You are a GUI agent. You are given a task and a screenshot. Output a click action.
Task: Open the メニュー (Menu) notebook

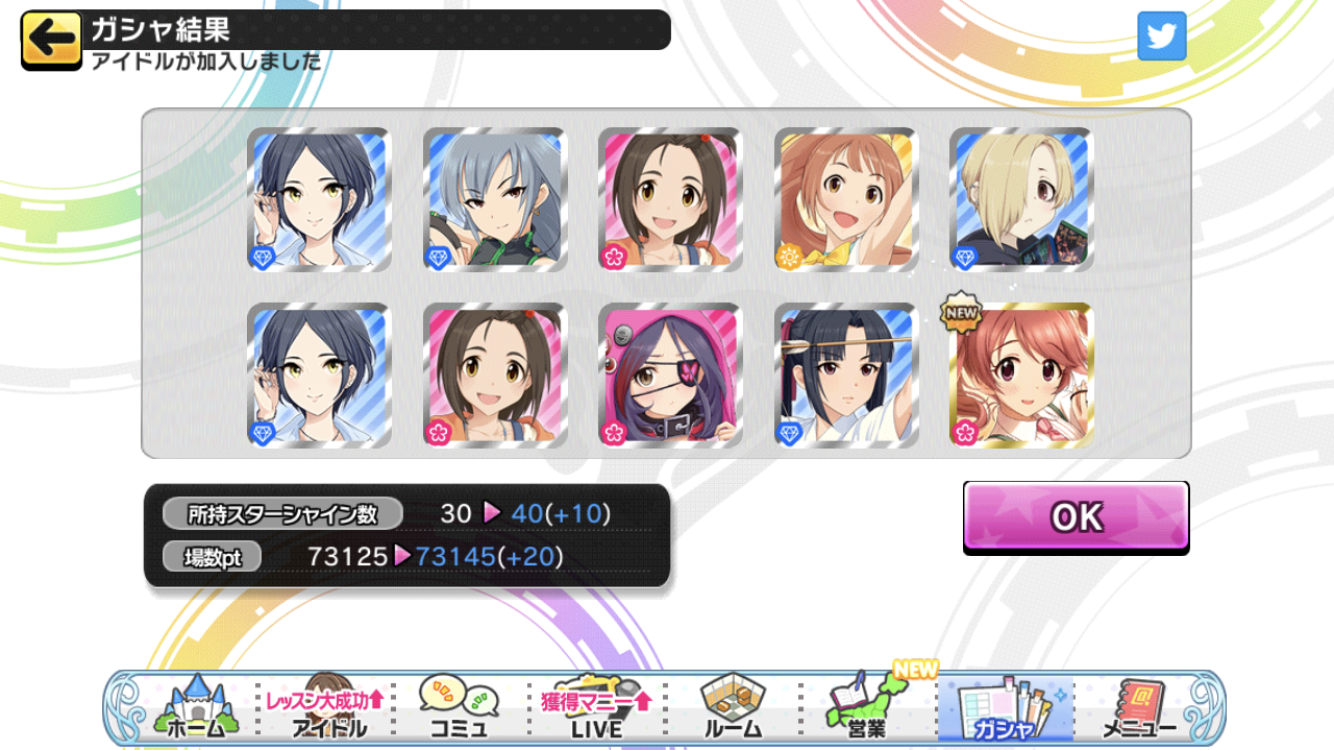(1138, 708)
